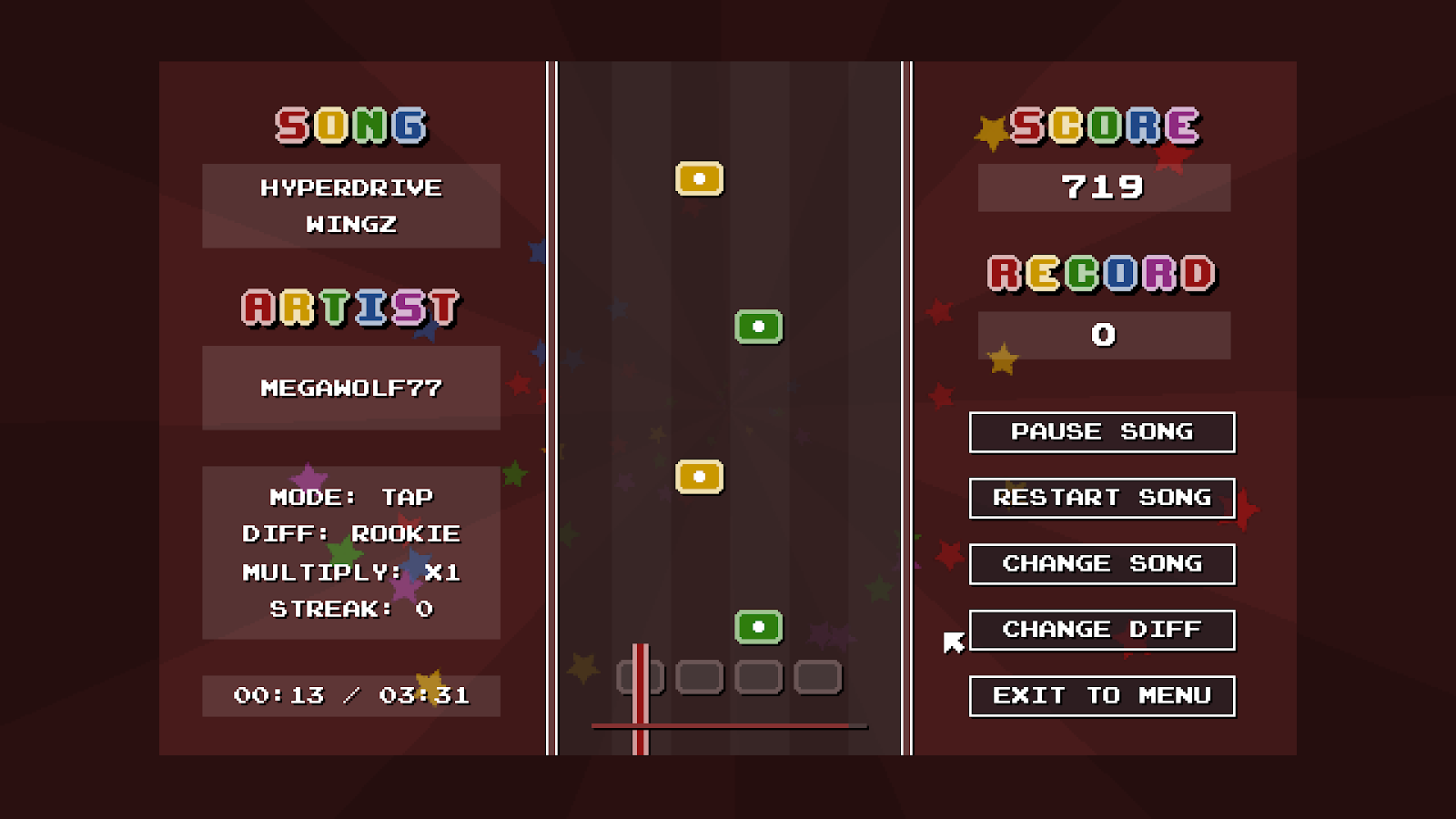Click the colorful SONG header graphic
The height and width of the screenshot is (819, 1456).
[350, 125]
